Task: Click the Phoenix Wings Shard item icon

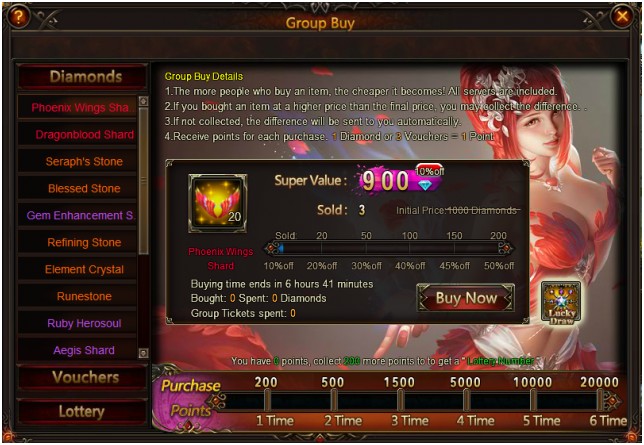Action: tap(217, 203)
